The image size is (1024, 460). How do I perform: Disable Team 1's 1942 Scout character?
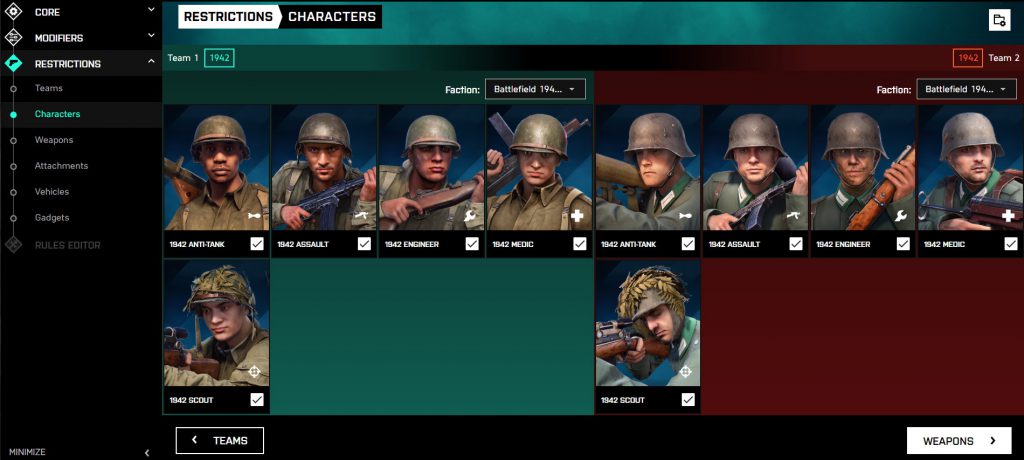[257, 400]
